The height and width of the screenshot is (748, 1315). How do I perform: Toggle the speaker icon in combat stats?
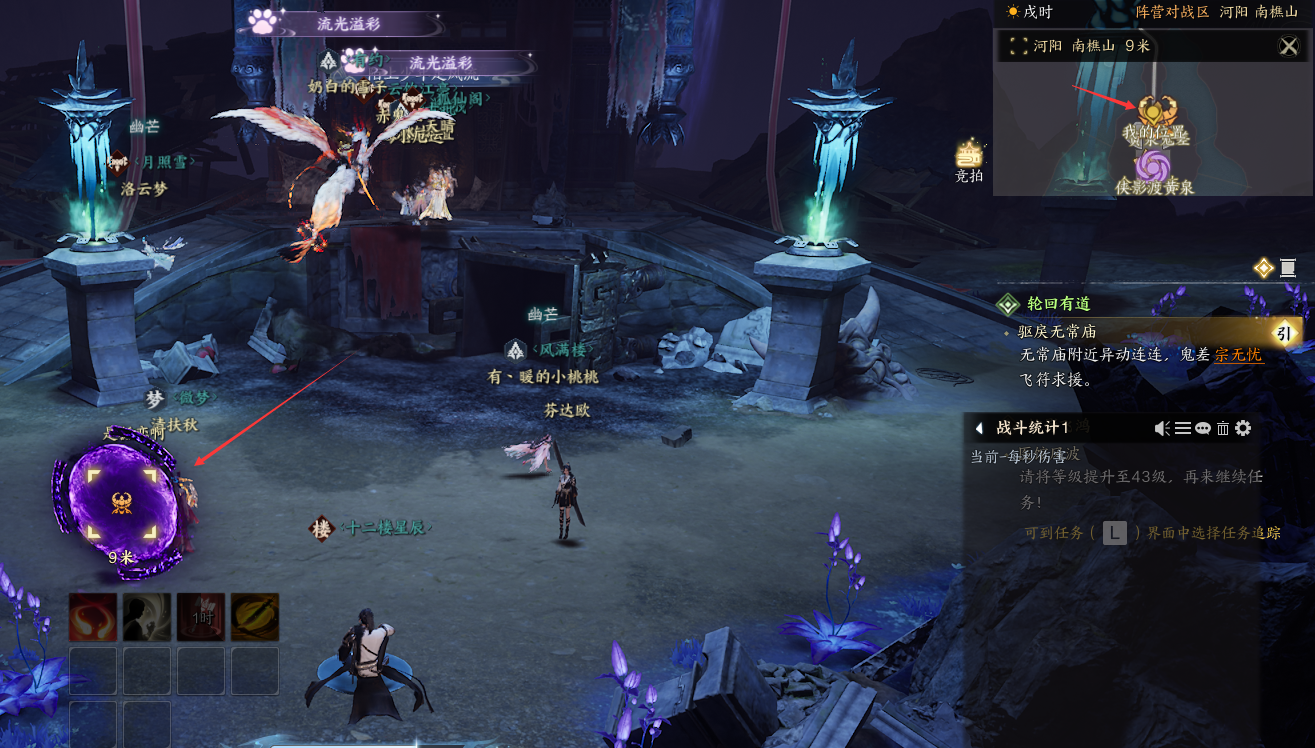pyautogui.click(x=1162, y=428)
